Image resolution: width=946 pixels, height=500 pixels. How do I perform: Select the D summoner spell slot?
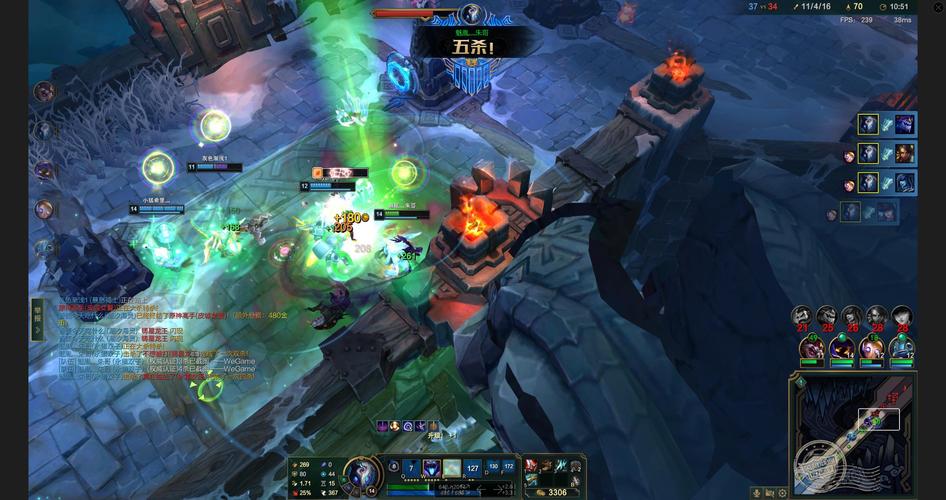(x=493, y=467)
